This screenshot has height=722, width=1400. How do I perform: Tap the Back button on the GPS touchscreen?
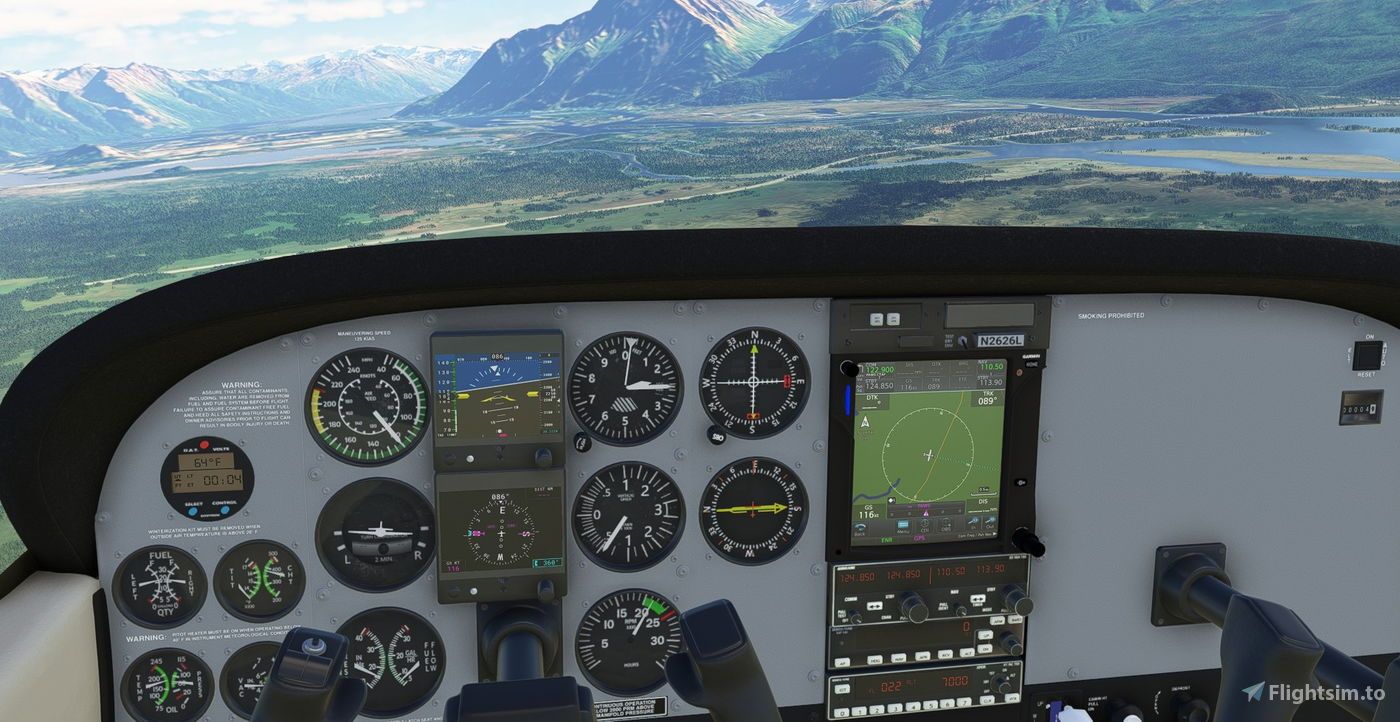pyautogui.click(x=859, y=527)
